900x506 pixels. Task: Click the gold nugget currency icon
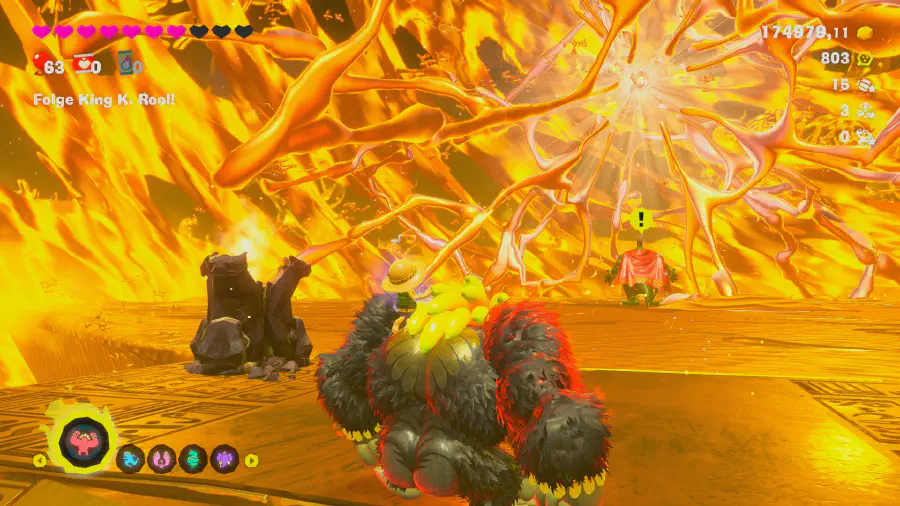(x=865, y=33)
